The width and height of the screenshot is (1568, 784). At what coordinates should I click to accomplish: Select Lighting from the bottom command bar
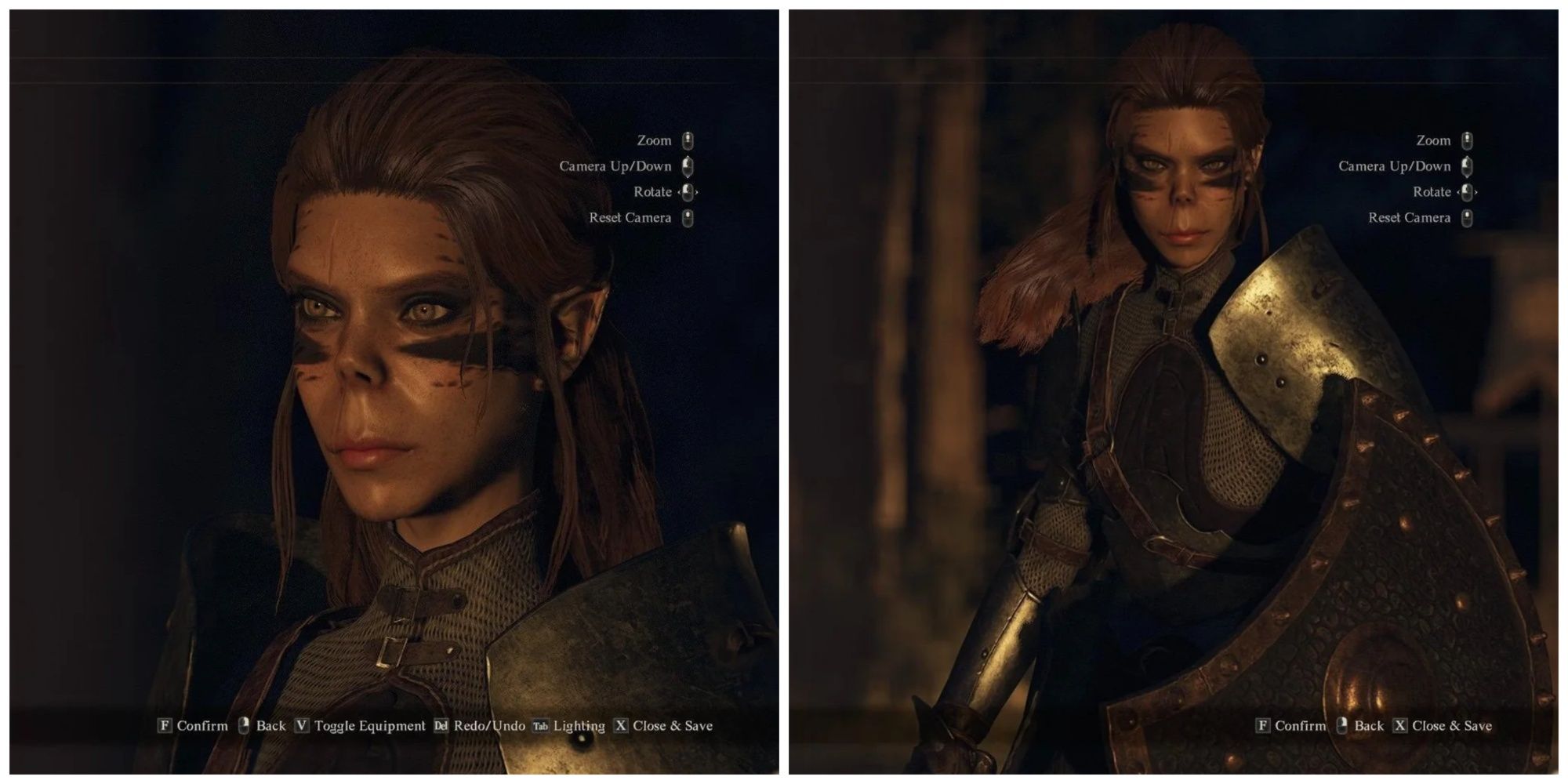[579, 725]
